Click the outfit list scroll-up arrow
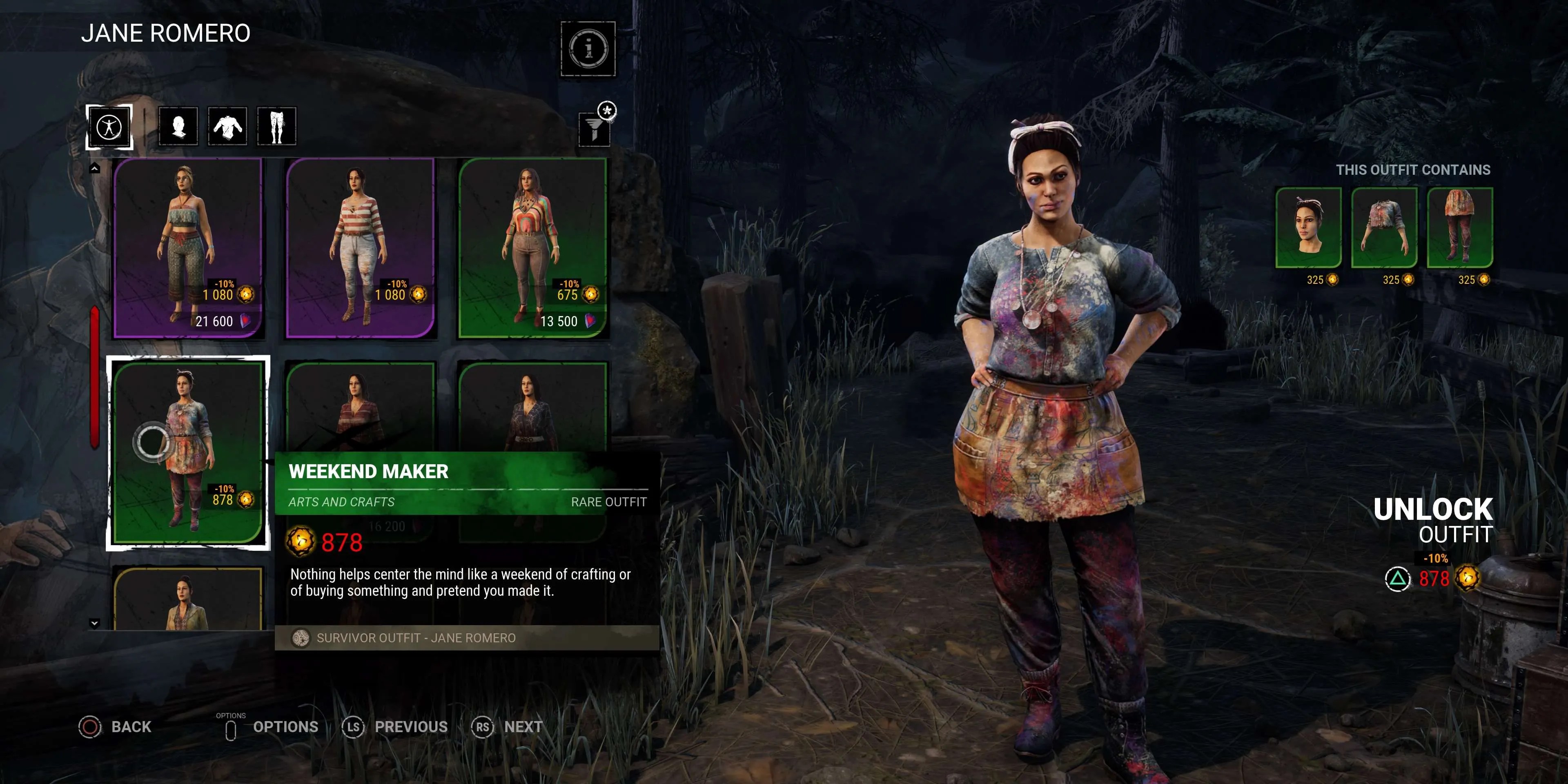Screen dimensions: 1568x784 (95, 168)
